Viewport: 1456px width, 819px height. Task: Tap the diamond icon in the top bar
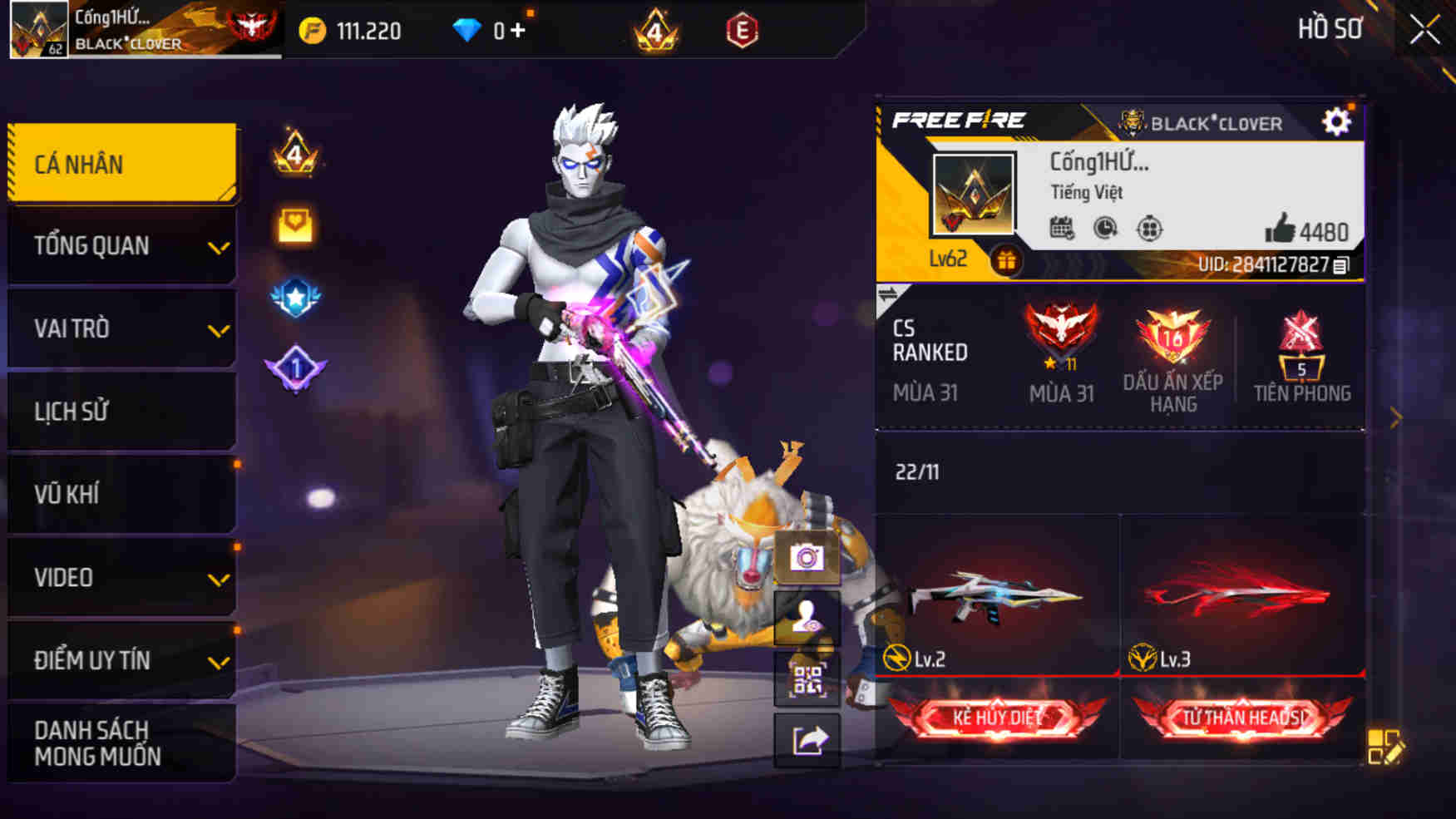(x=470, y=29)
